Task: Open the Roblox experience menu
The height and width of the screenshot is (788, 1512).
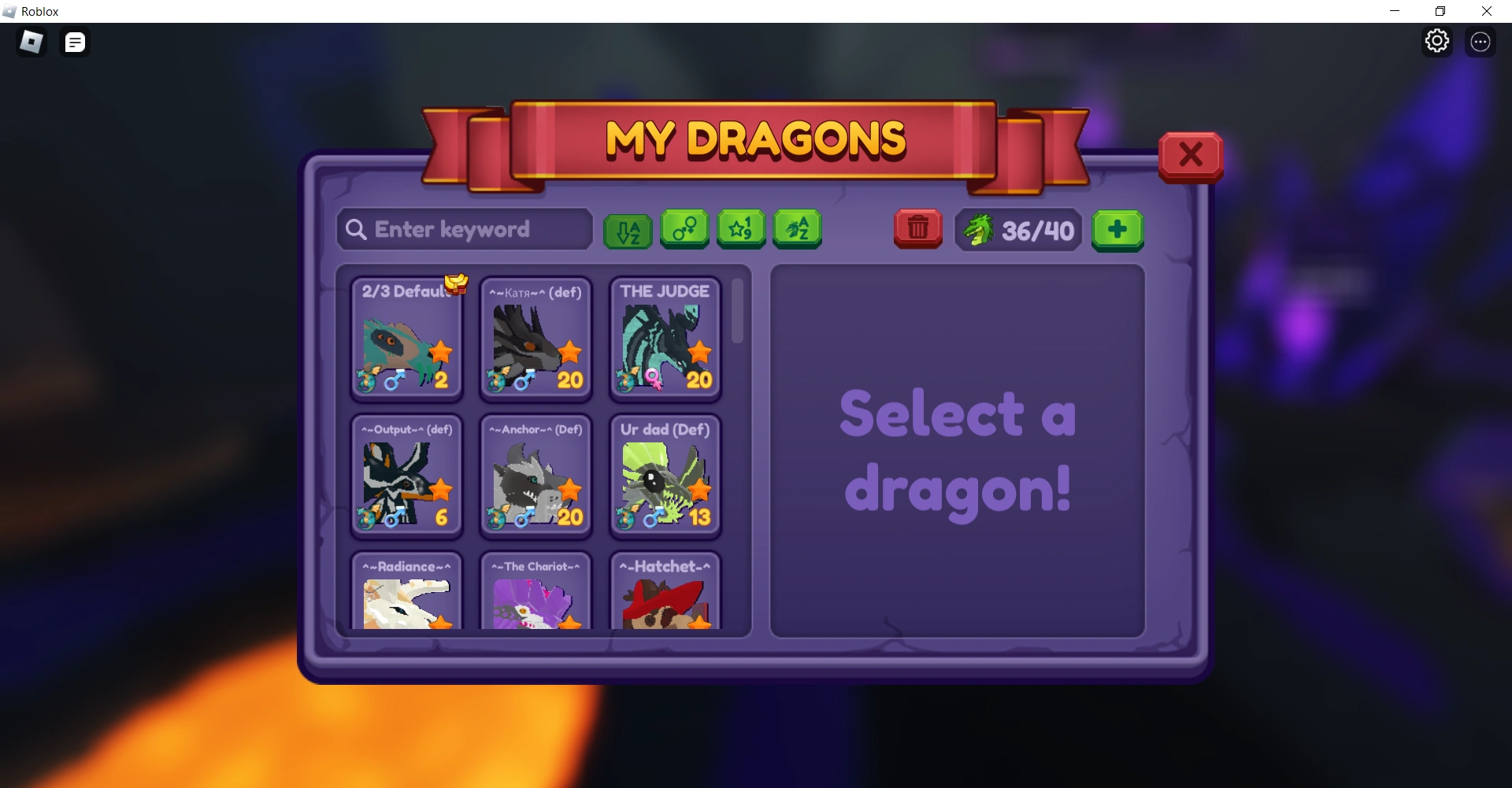Action: point(31,42)
